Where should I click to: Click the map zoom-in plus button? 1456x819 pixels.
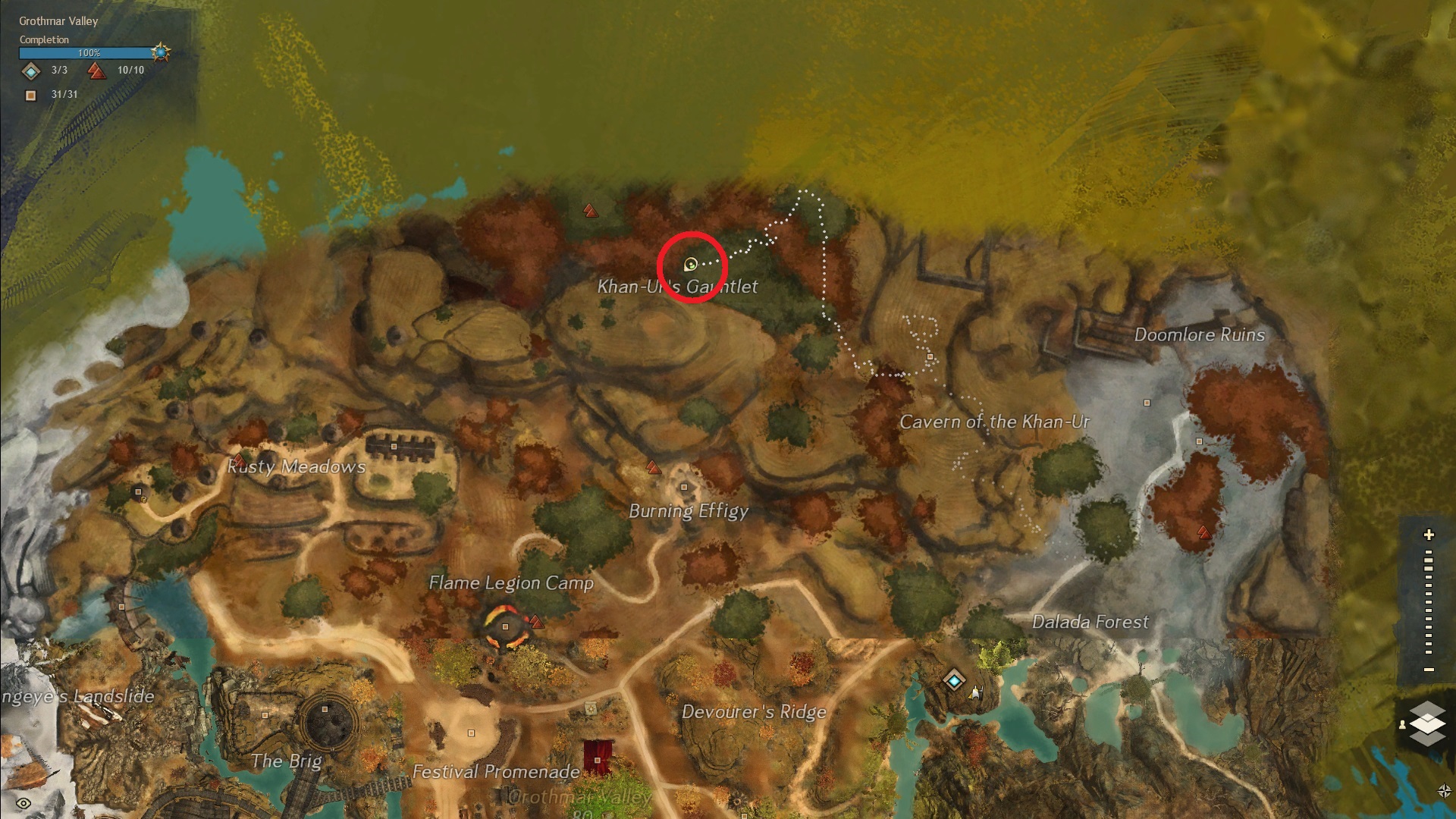point(1429,535)
